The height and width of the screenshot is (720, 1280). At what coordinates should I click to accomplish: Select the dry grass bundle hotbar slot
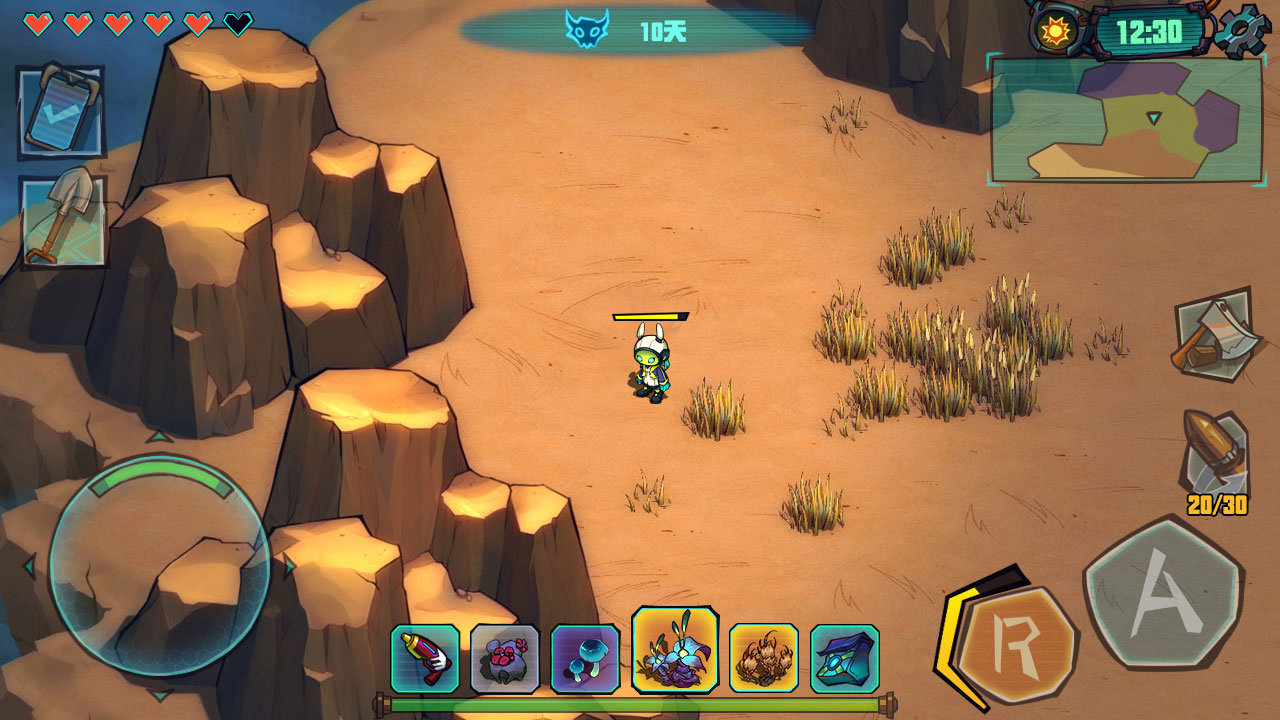[x=764, y=659]
